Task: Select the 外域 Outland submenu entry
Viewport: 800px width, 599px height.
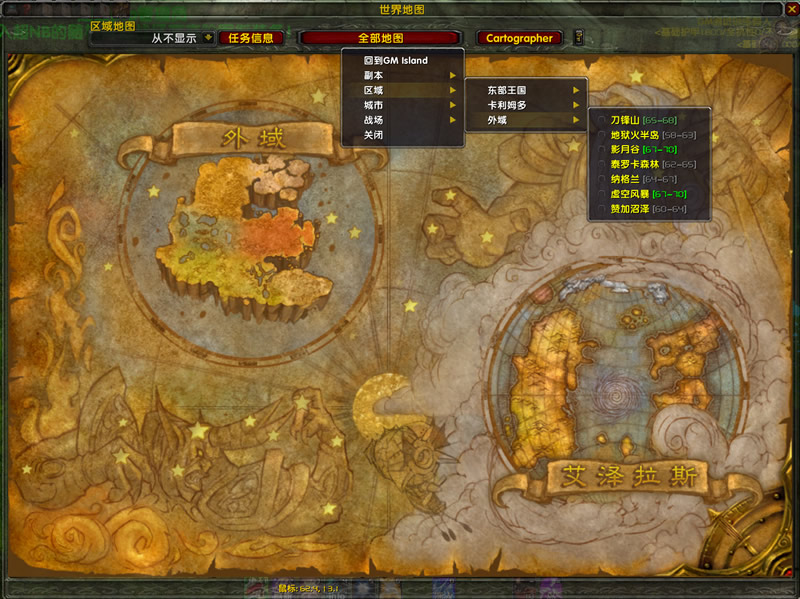Action: coord(526,120)
